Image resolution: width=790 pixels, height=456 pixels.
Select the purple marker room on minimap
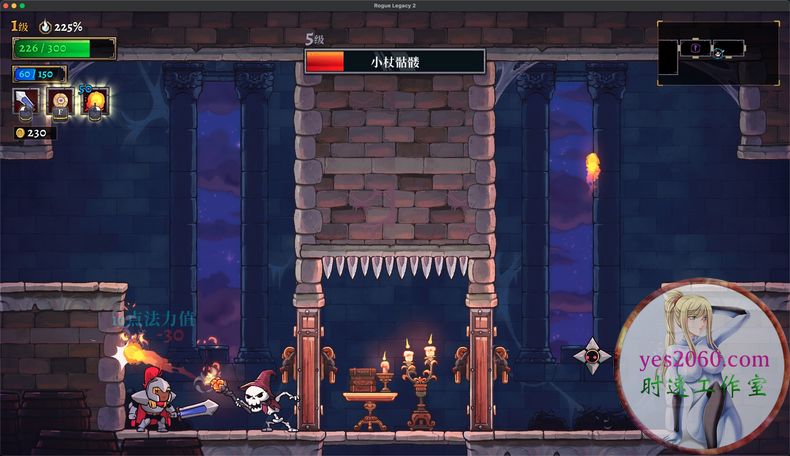(x=694, y=47)
